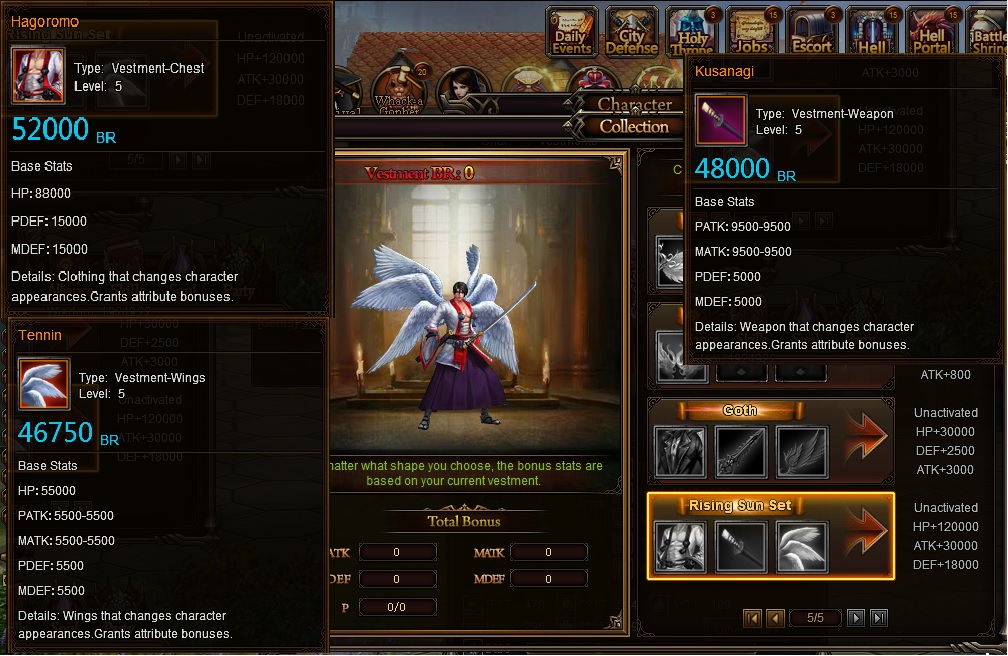
Task: Jump to the last collection page
Action: (878, 618)
